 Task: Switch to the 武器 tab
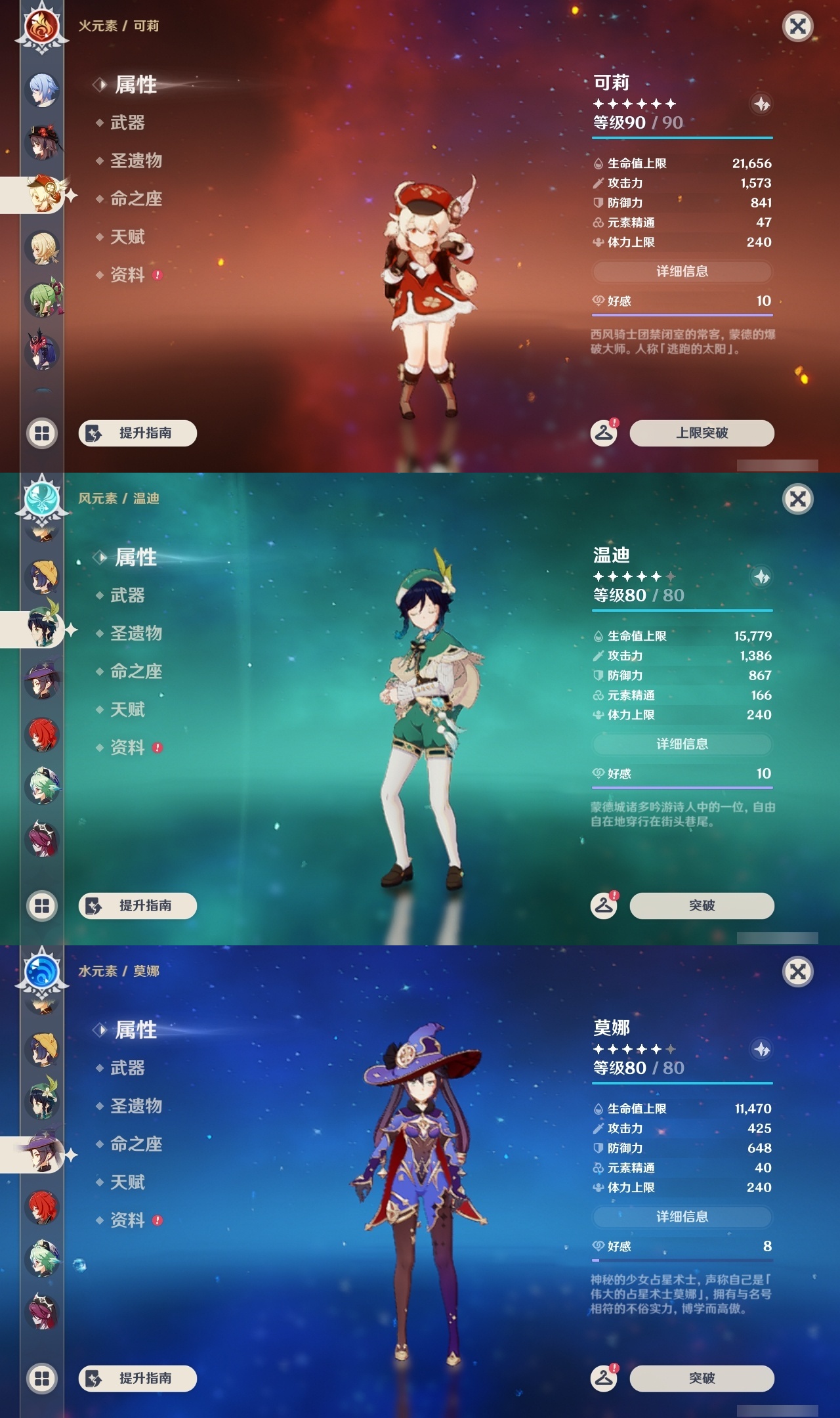click(127, 123)
